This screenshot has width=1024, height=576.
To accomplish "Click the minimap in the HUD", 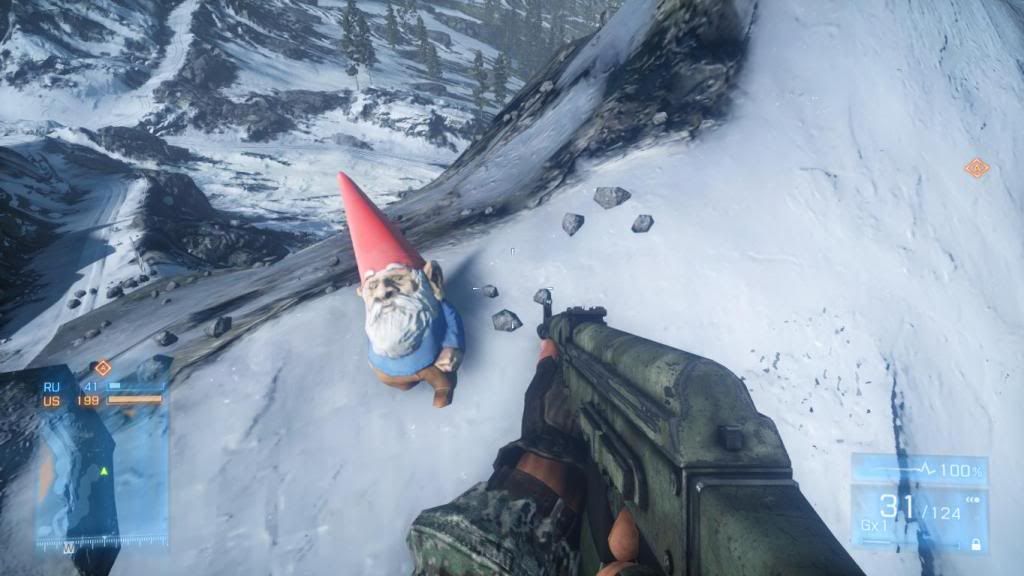I will coord(100,470).
